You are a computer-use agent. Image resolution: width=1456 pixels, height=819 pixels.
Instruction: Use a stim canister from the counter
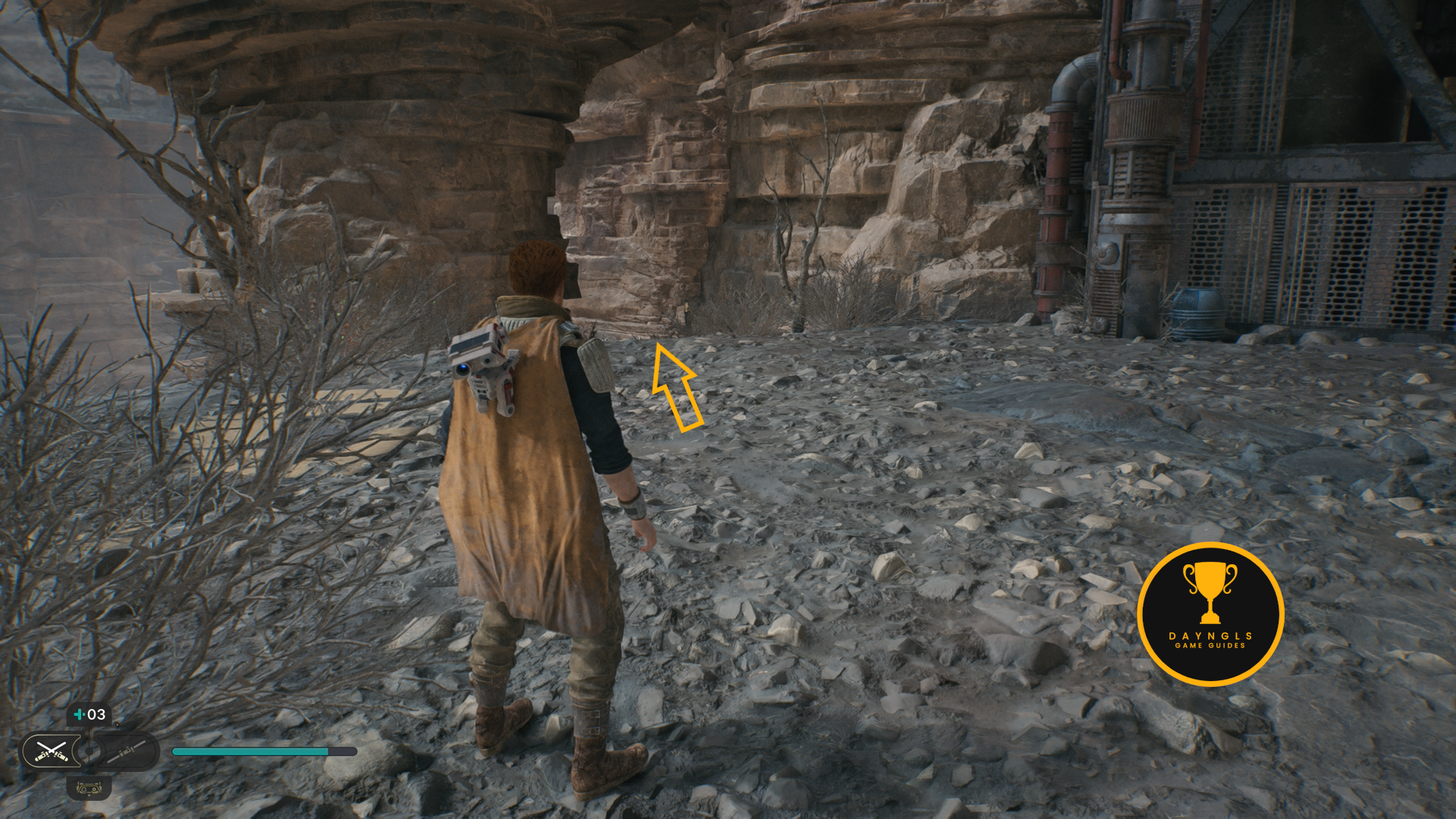click(x=89, y=714)
